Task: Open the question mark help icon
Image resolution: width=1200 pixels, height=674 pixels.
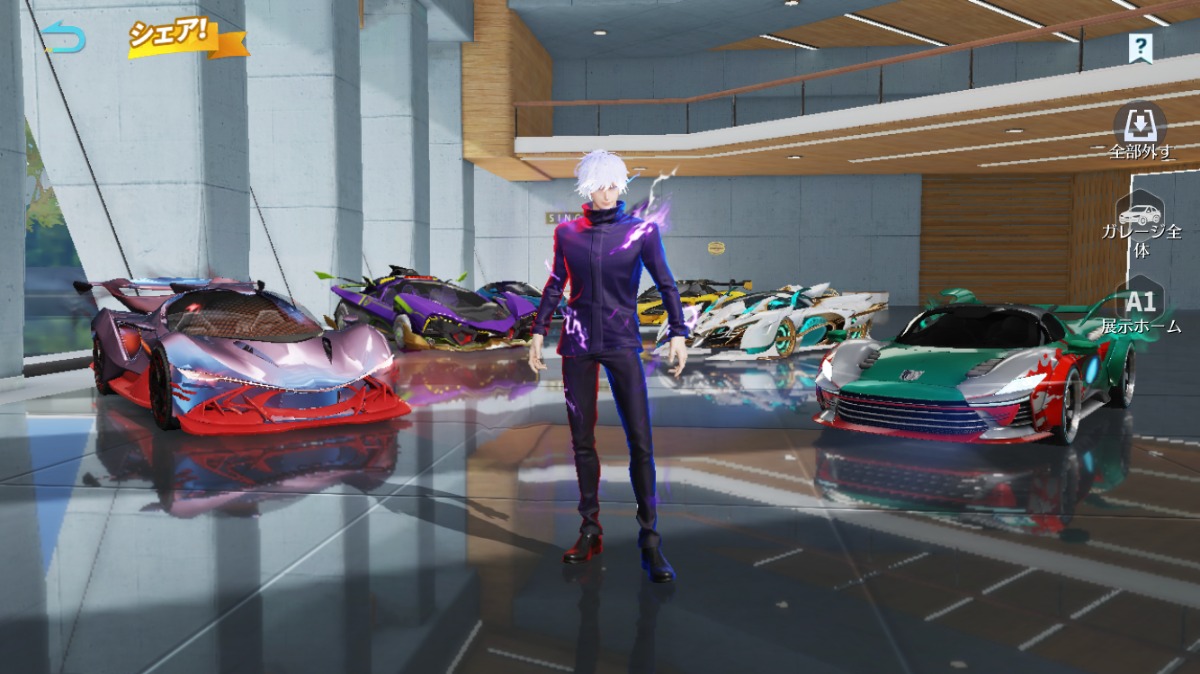Action: point(1140,46)
